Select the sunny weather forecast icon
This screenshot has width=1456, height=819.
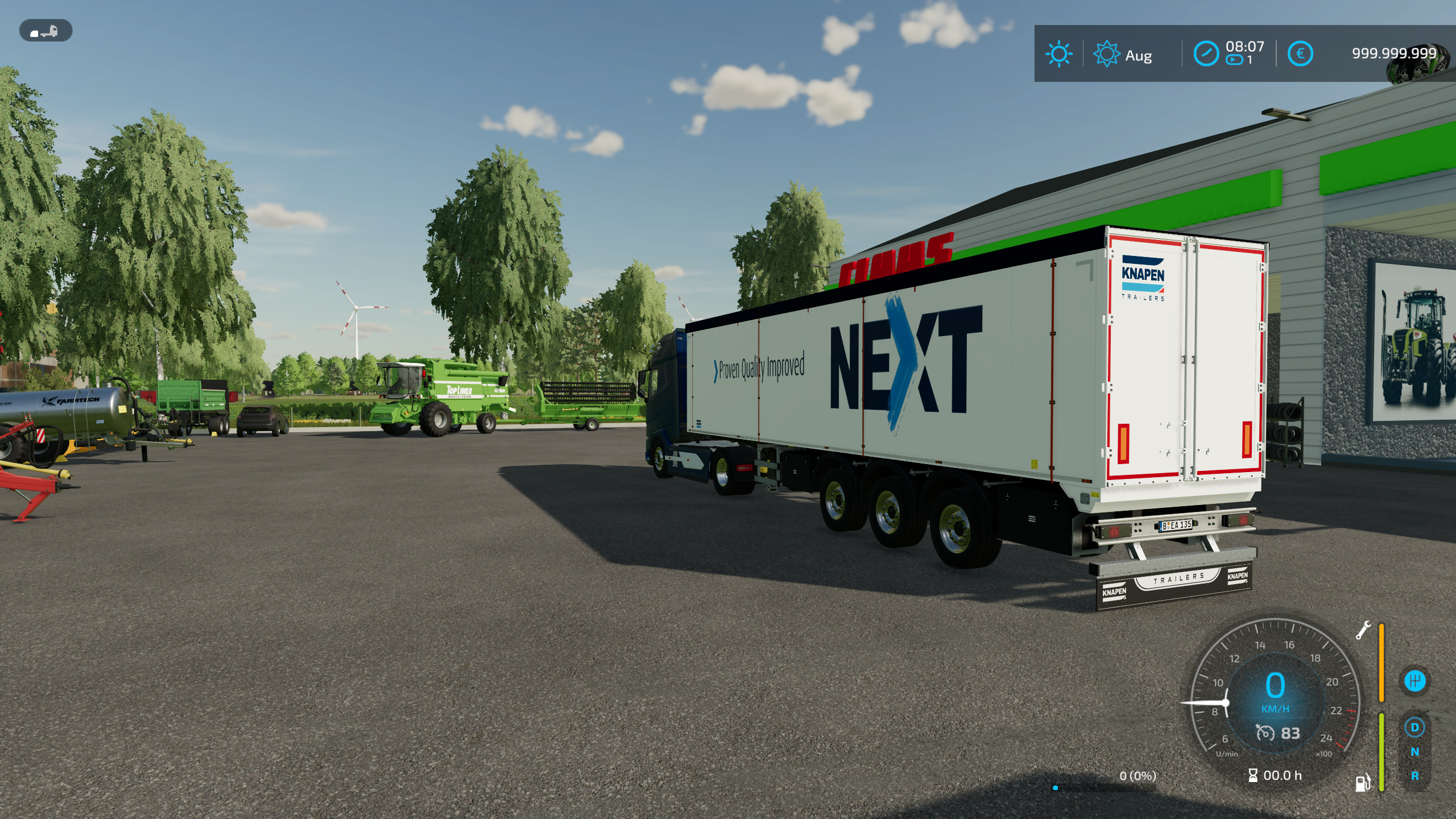point(1058,55)
